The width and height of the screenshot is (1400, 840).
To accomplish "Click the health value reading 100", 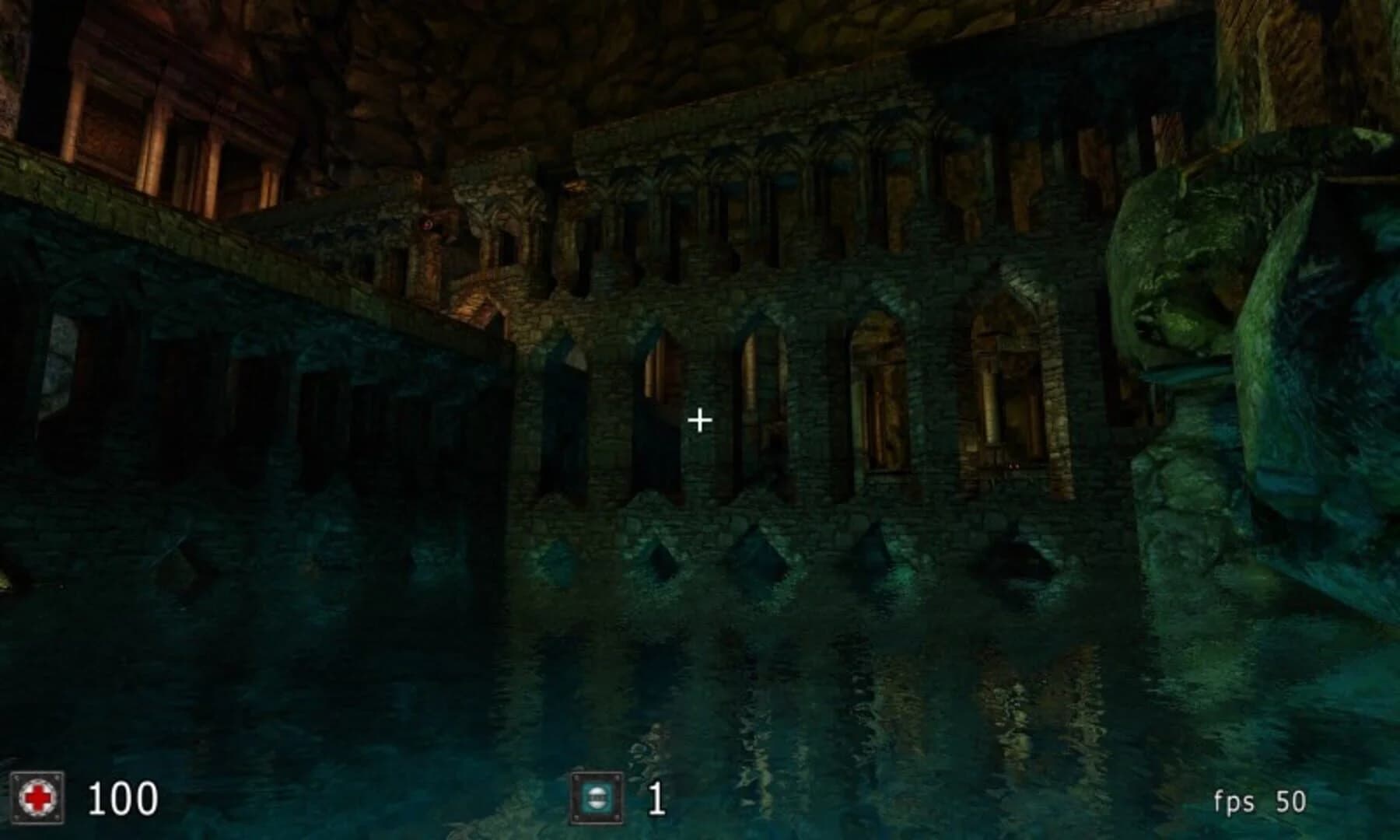I will tap(124, 796).
